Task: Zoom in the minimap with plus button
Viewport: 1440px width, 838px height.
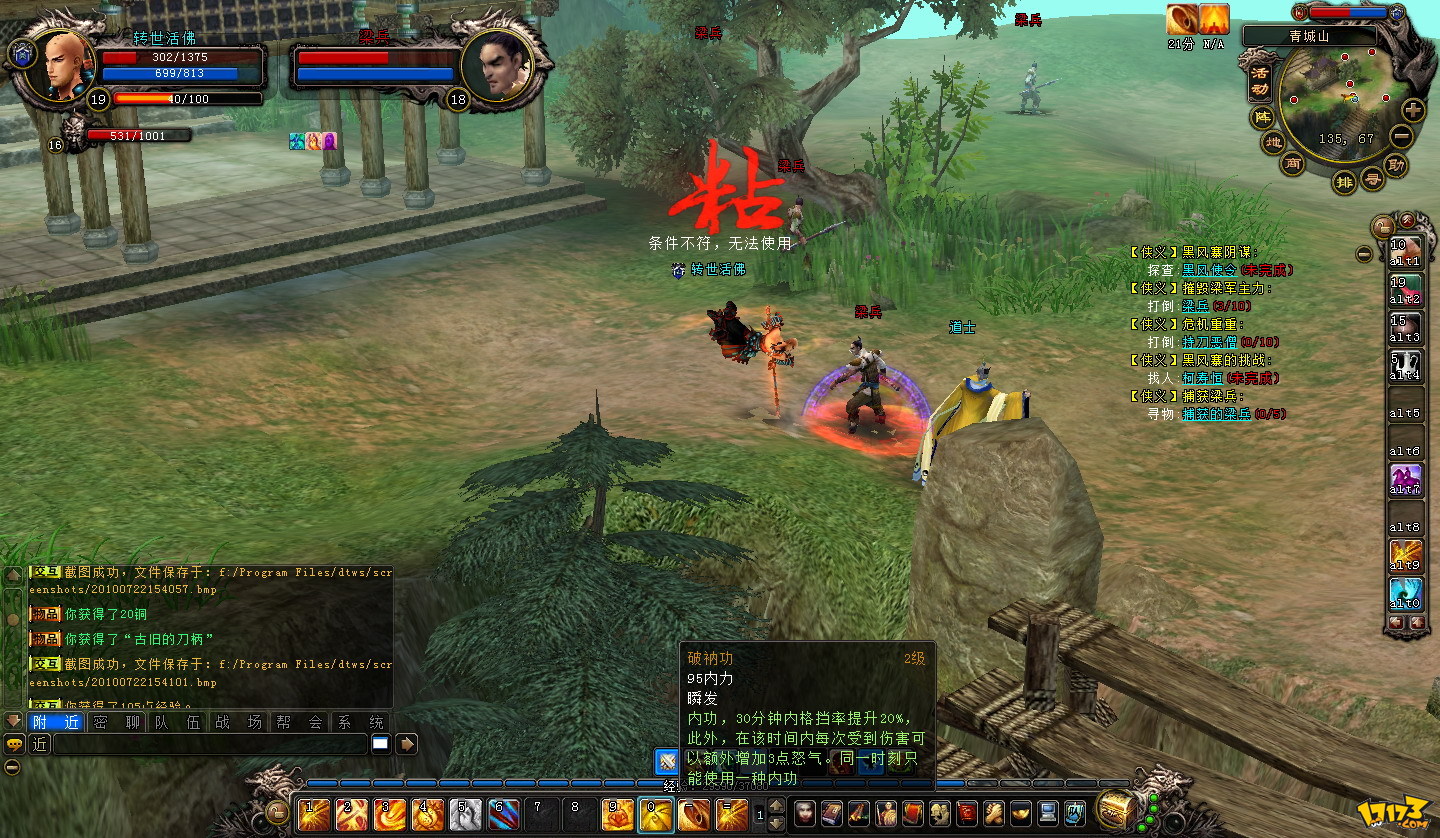Action: pyautogui.click(x=1412, y=110)
